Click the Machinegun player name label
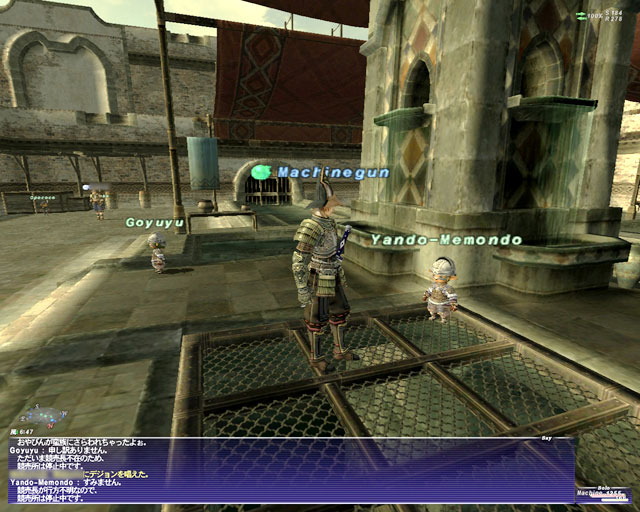Image resolution: width=640 pixels, height=512 pixels. click(x=318, y=172)
